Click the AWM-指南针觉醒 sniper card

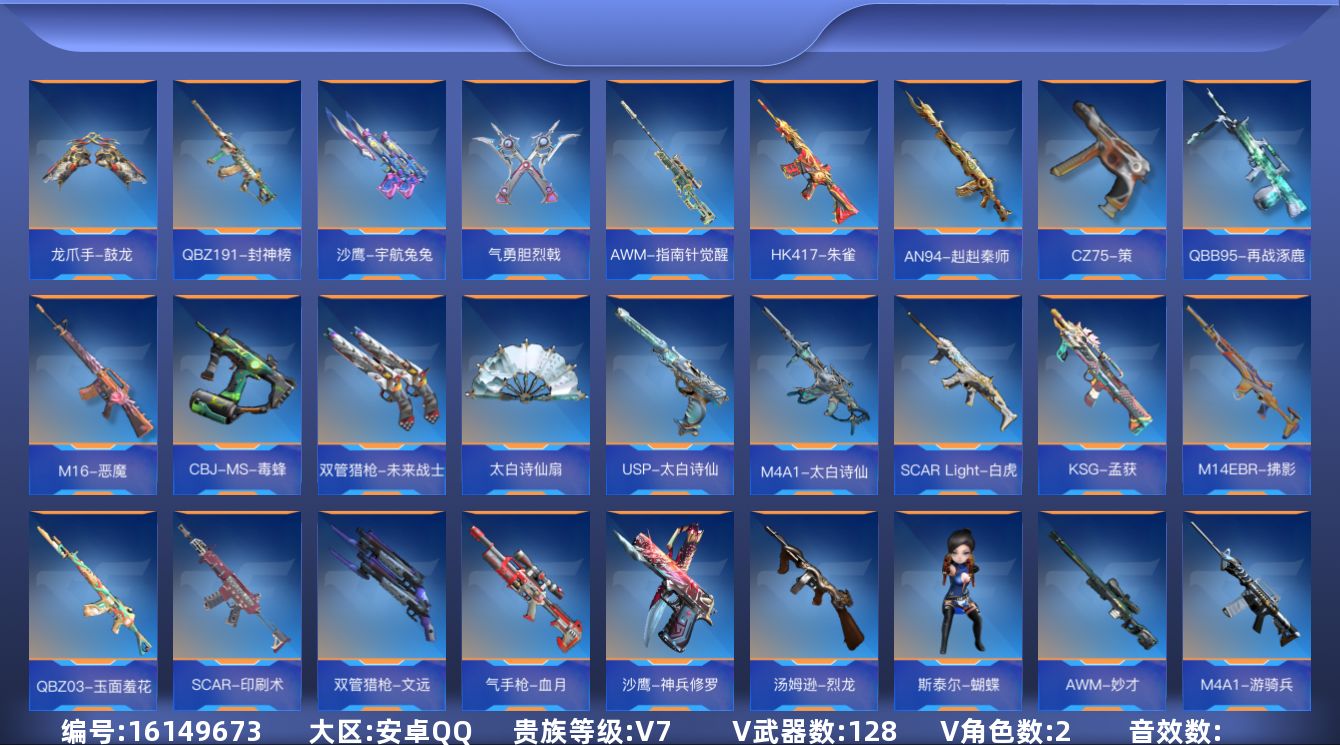(x=669, y=170)
